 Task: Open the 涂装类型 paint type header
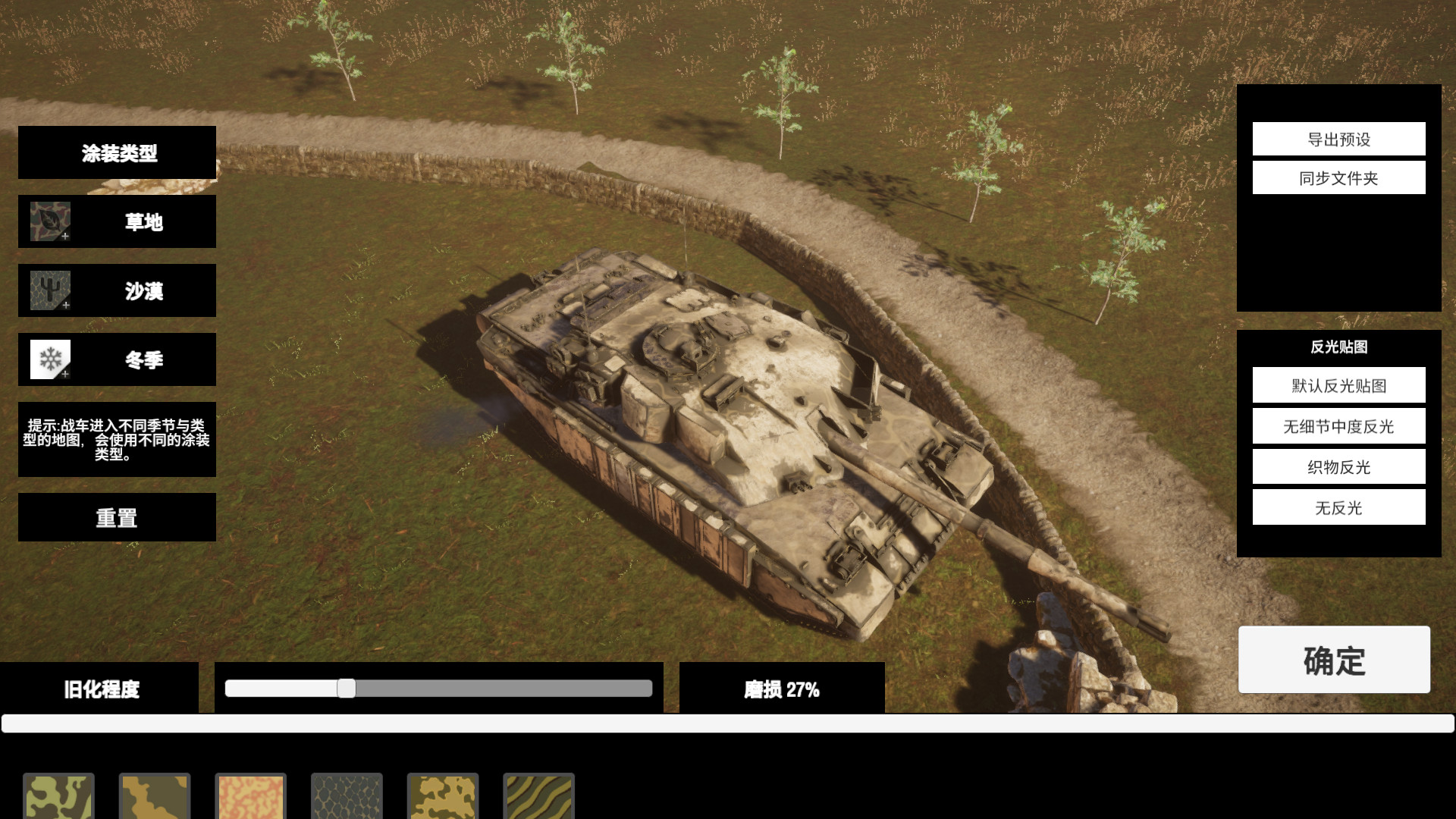116,152
